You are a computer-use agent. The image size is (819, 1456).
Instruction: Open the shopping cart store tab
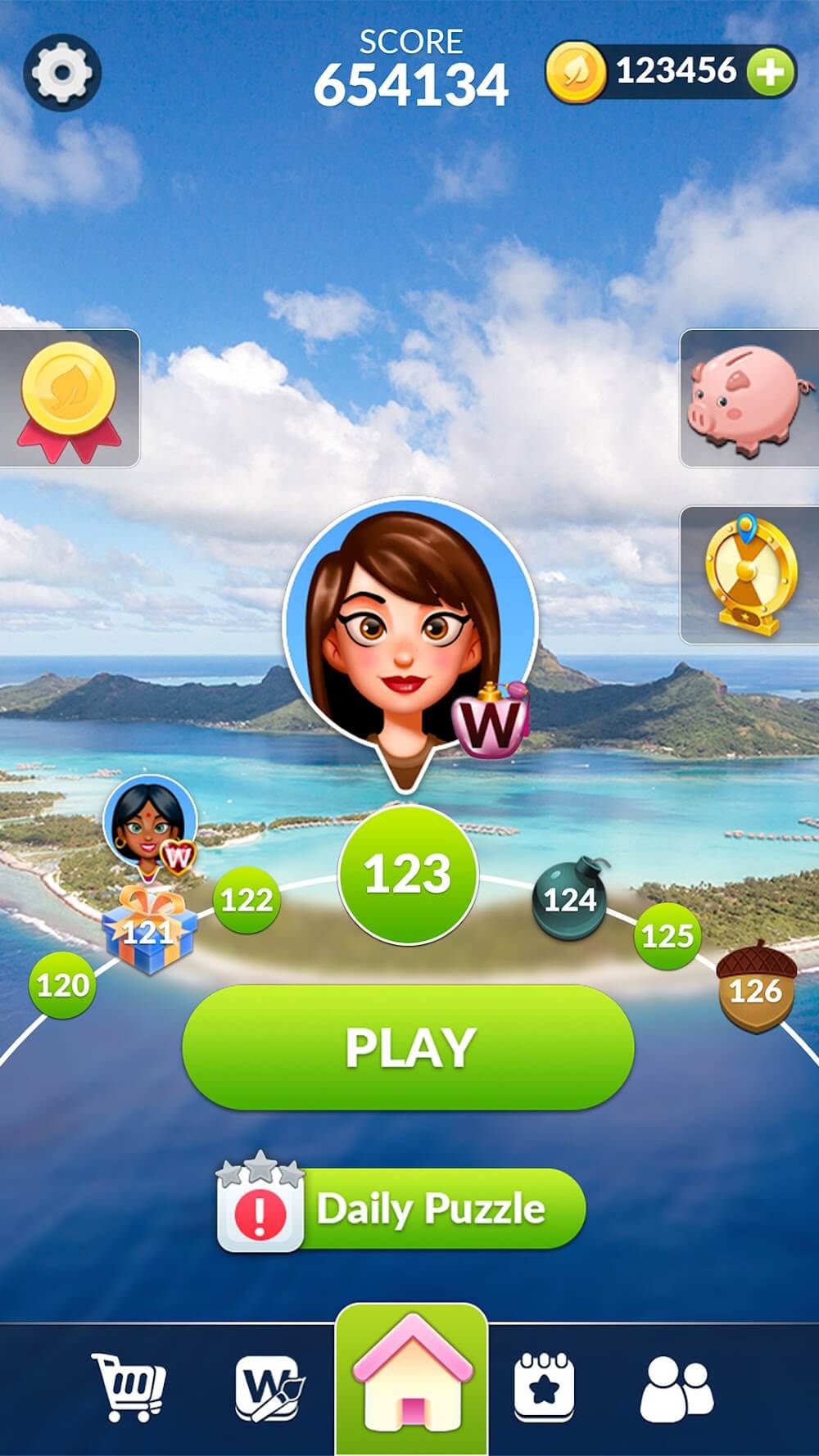tap(129, 1388)
